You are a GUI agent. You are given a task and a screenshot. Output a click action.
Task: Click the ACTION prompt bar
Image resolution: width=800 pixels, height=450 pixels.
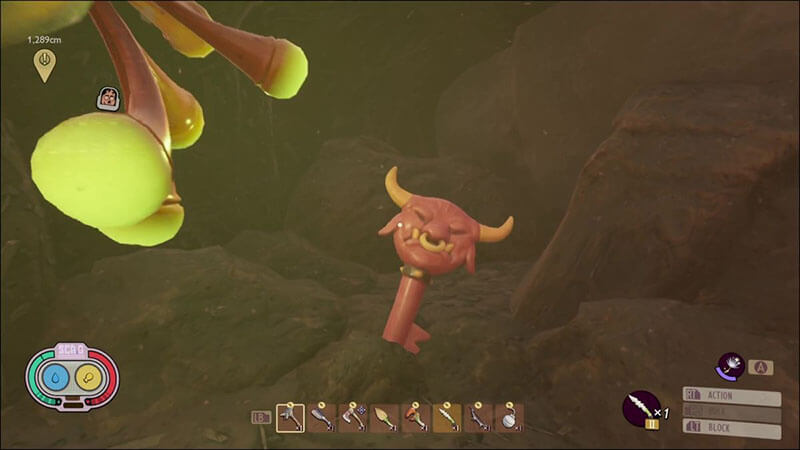(731, 397)
